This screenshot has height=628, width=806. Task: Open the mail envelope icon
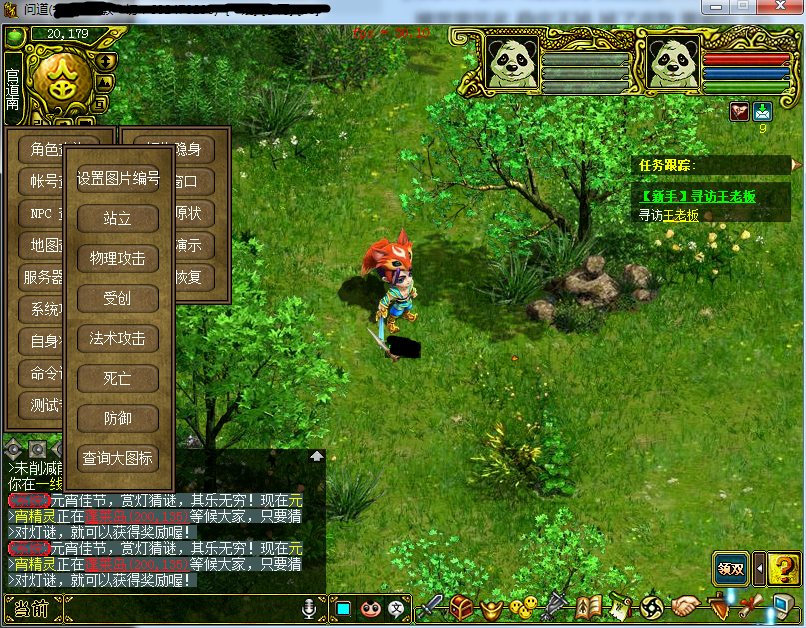[x=763, y=111]
